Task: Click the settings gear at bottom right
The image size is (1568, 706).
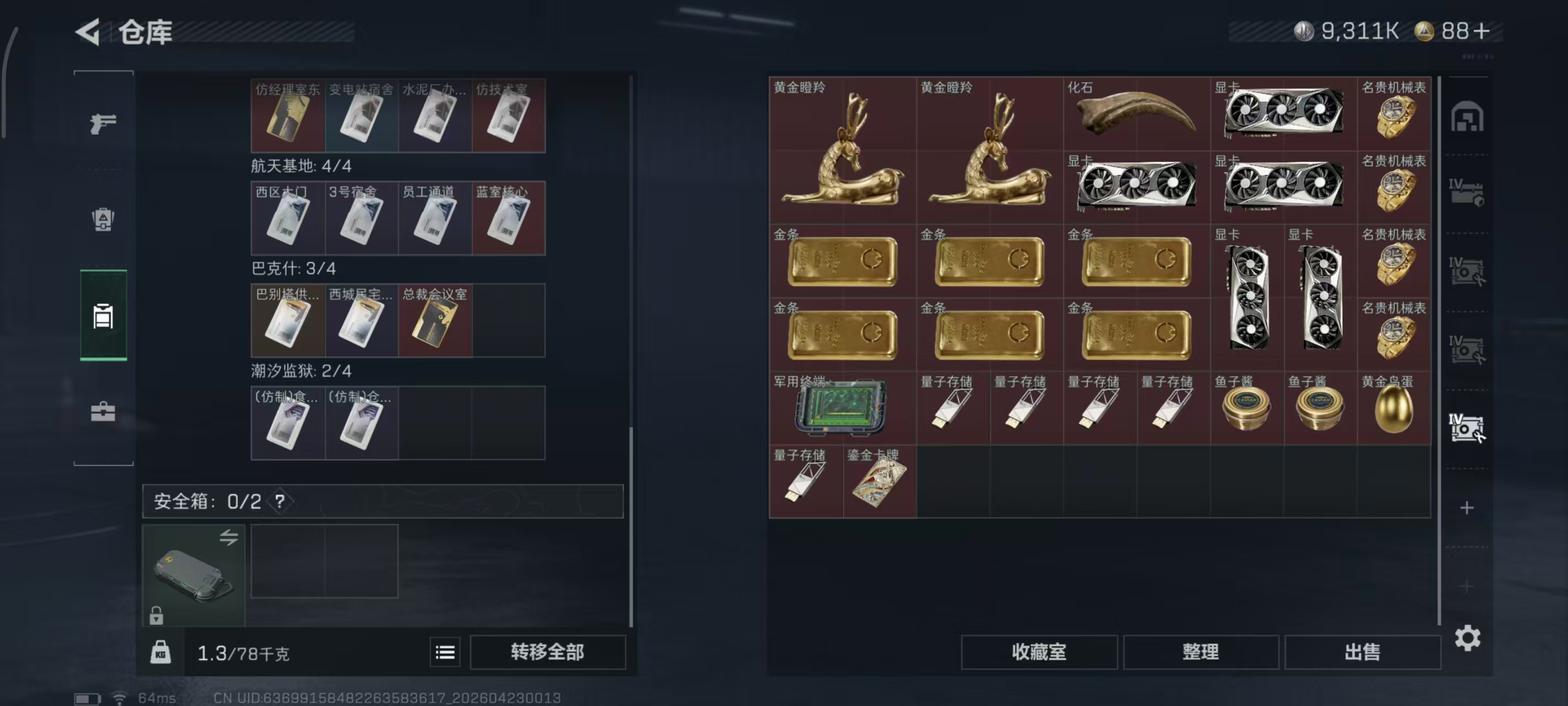Action: click(x=1468, y=638)
